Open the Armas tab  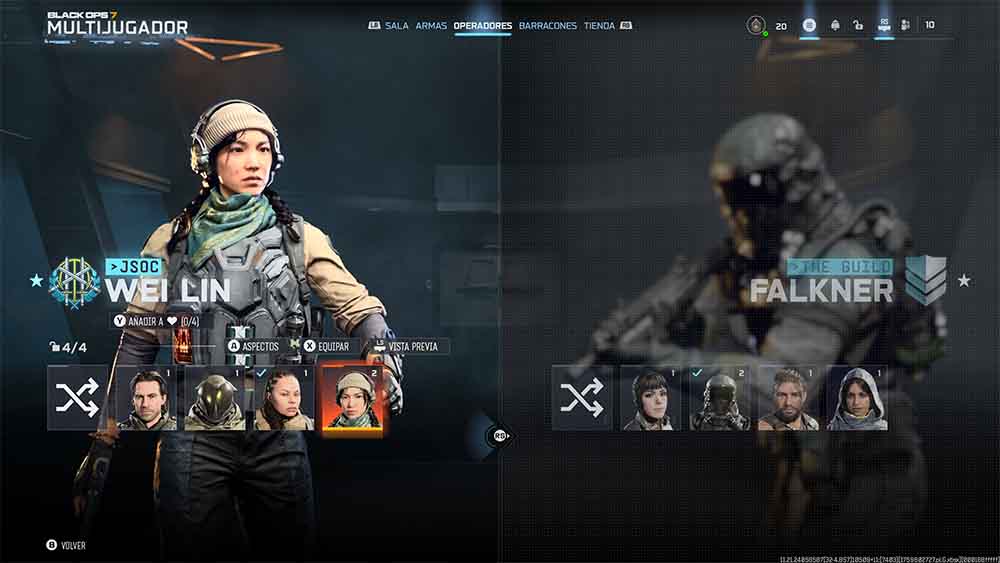[x=431, y=25]
